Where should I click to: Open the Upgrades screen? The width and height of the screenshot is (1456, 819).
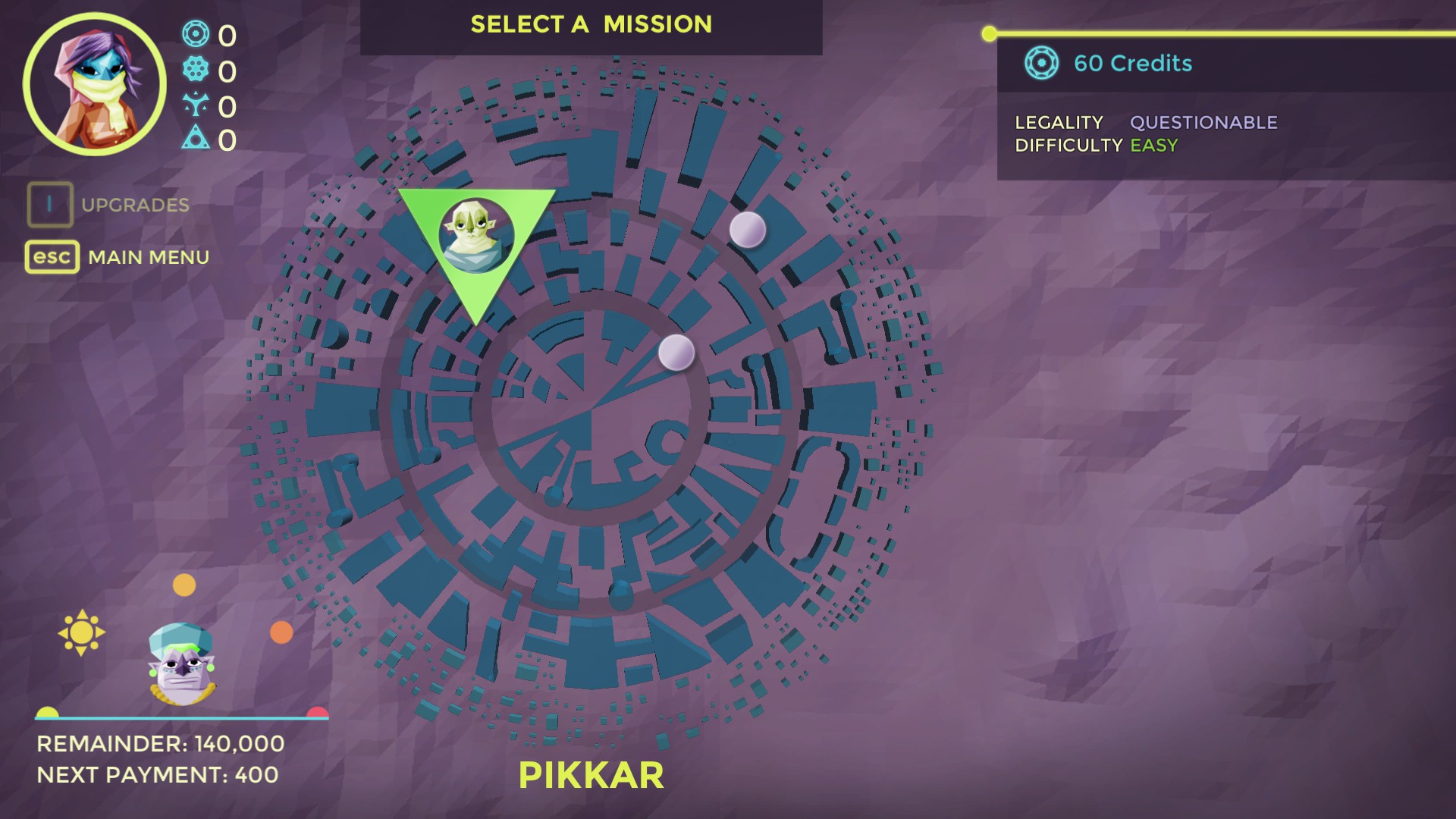tap(108, 205)
